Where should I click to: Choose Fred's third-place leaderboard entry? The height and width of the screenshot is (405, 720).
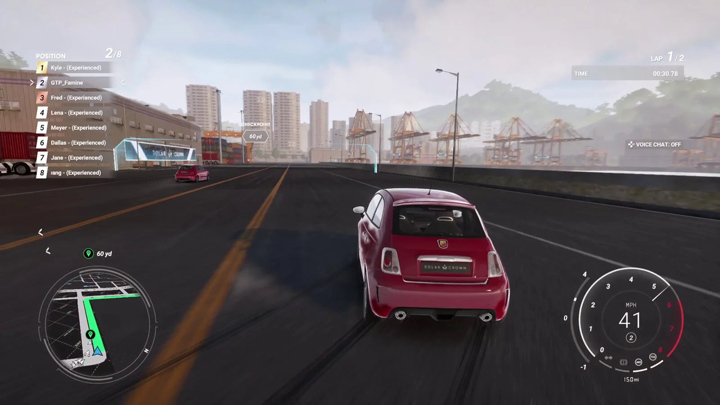tap(76, 98)
